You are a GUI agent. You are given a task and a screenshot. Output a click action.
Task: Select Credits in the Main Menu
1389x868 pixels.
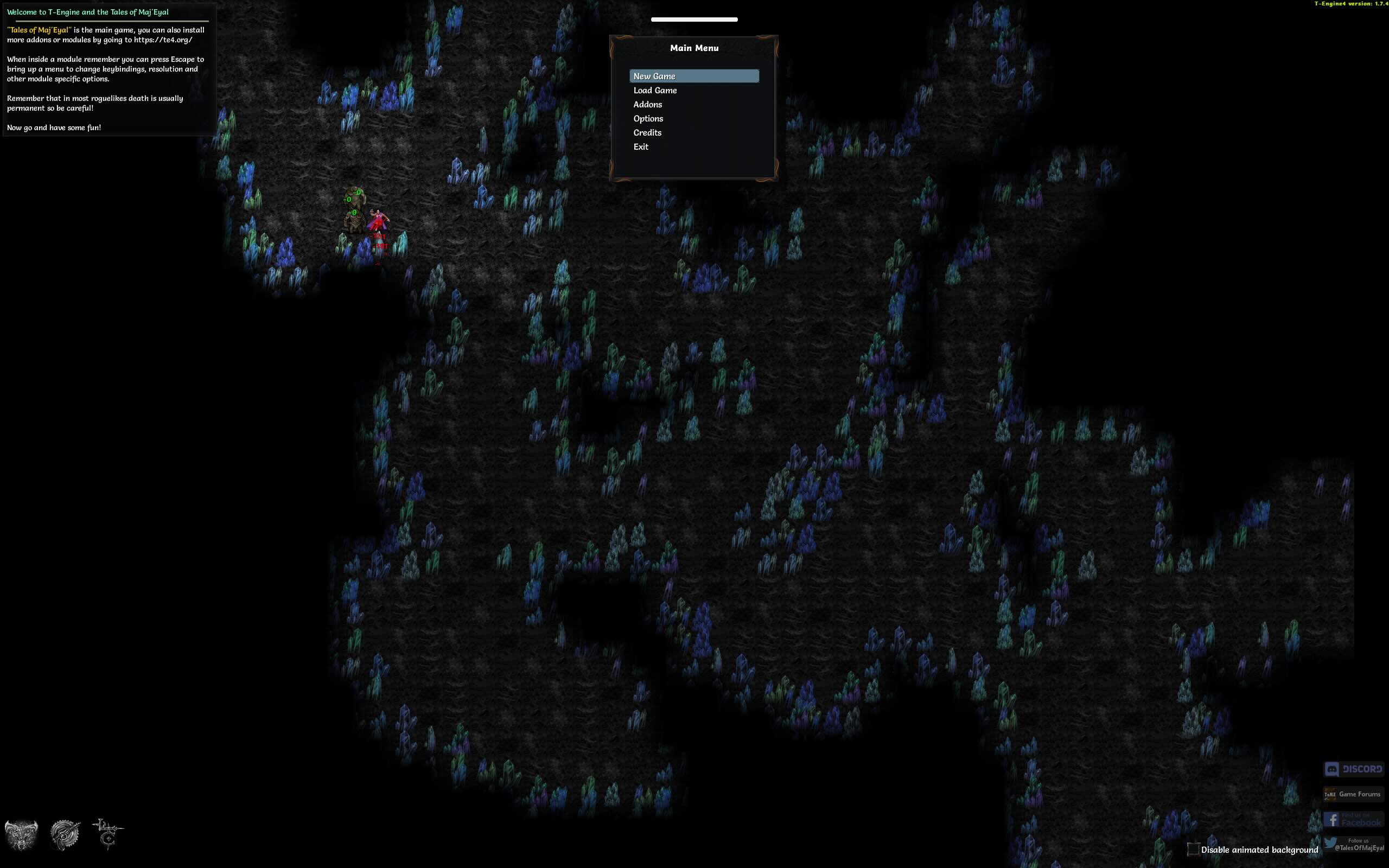[x=647, y=132]
